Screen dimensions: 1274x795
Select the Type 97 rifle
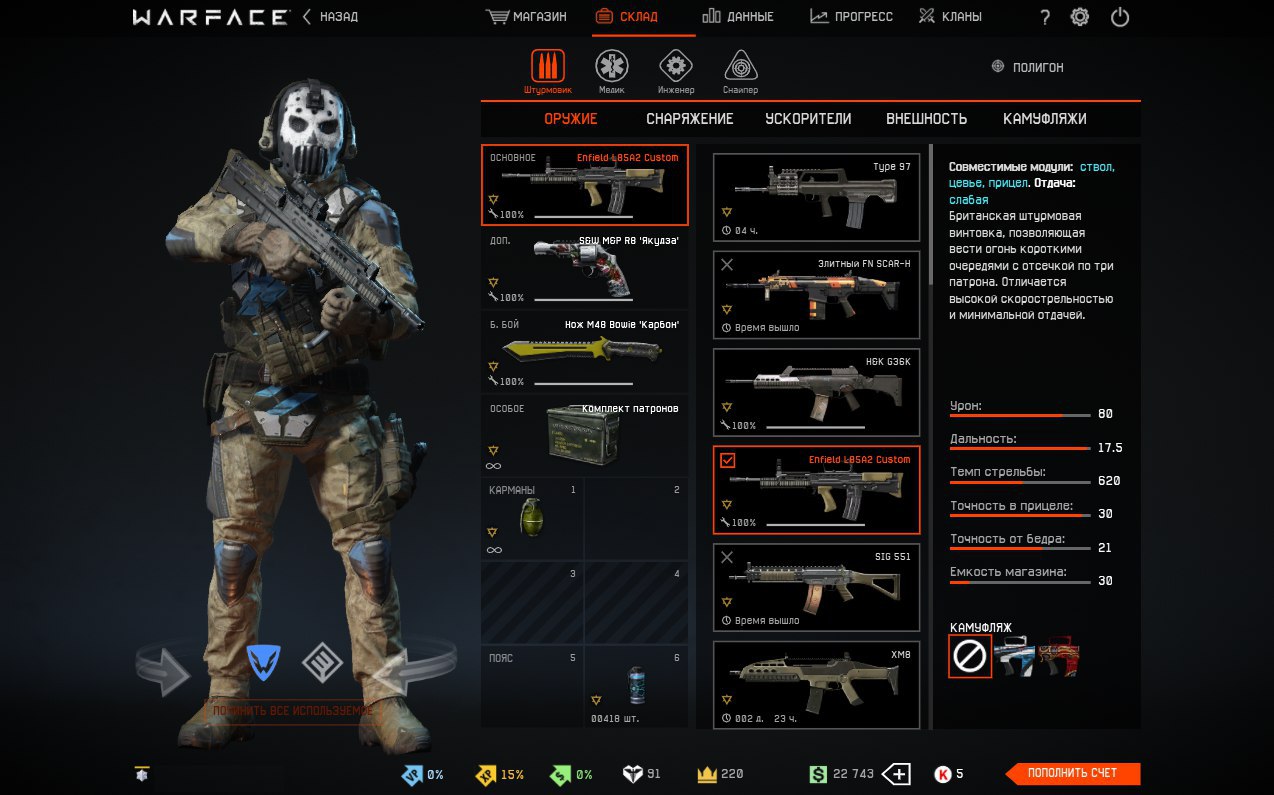(816, 197)
